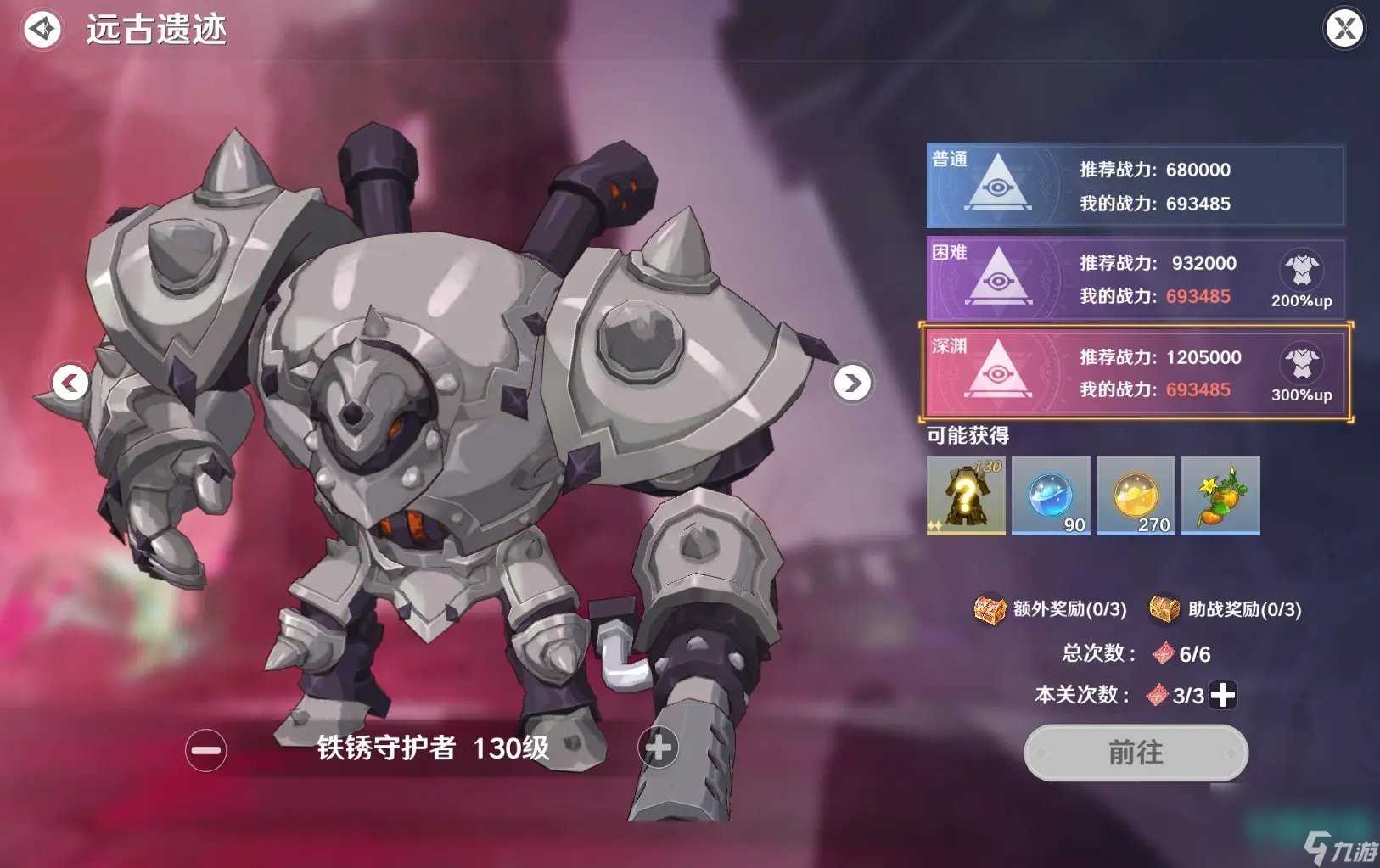Click the left arrow to previous boss
Viewport: 1380px width, 868px height.
pyautogui.click(x=70, y=384)
